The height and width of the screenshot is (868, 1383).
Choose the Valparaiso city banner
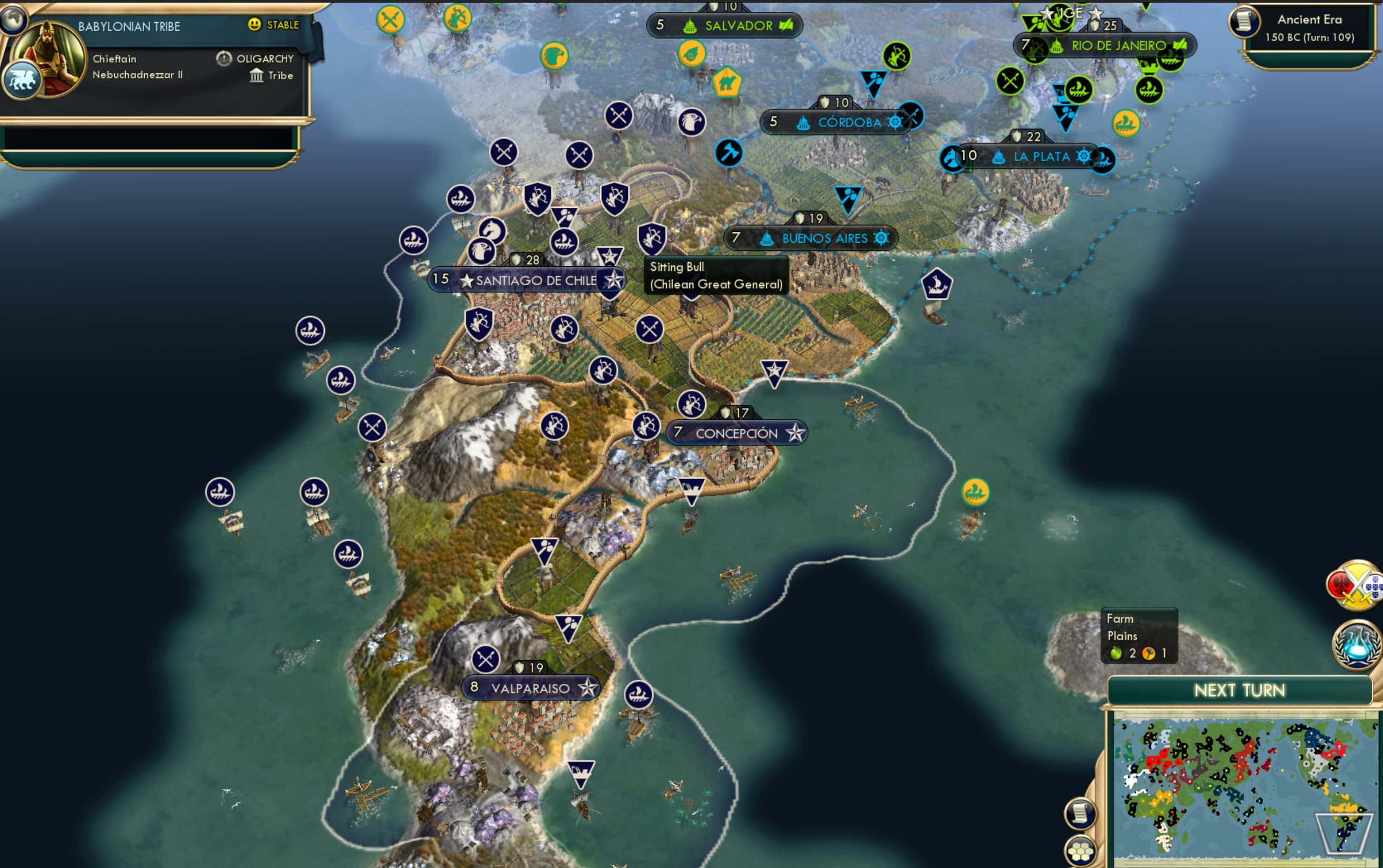(x=530, y=688)
